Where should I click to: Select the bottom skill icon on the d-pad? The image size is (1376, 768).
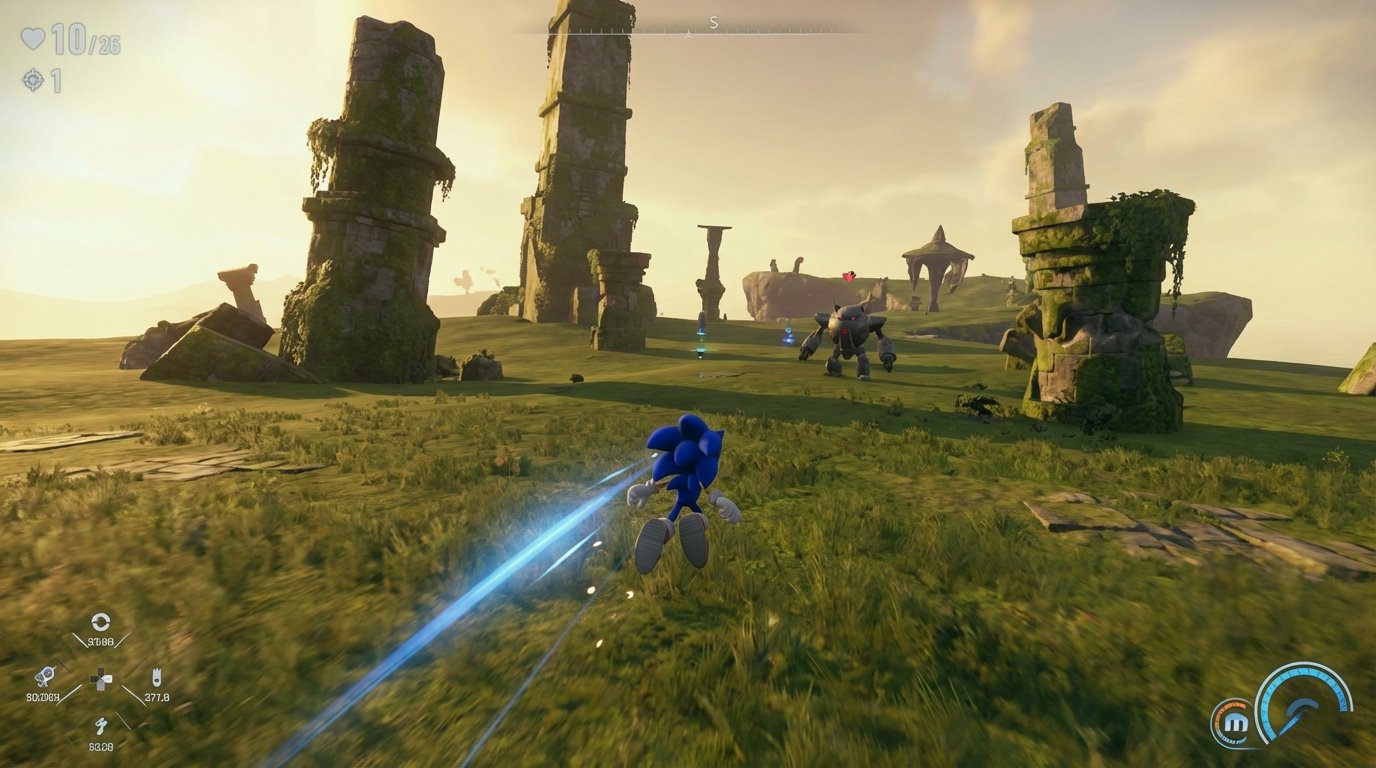pos(103,727)
